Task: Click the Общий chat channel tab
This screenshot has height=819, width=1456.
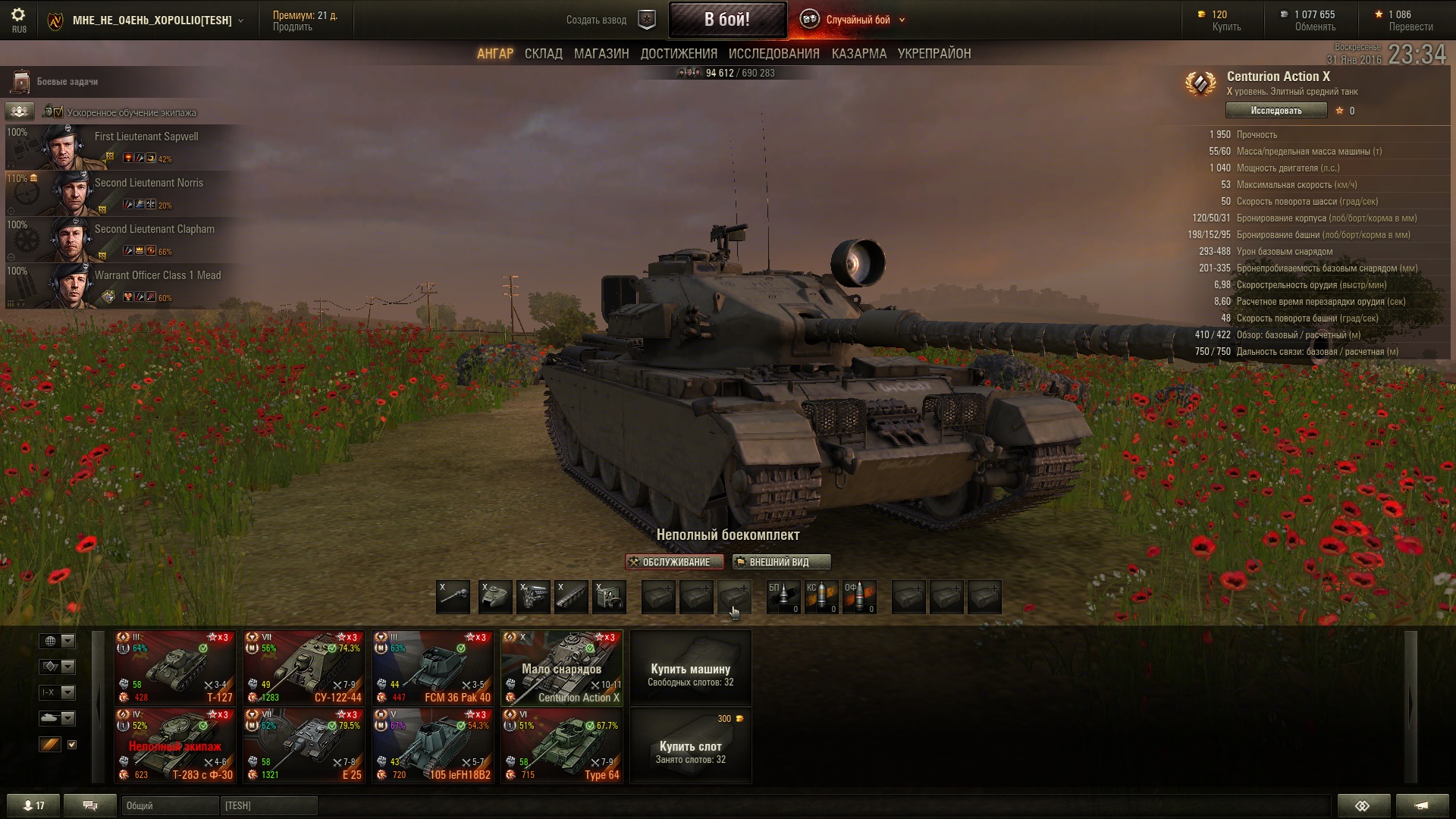Action: (168, 805)
